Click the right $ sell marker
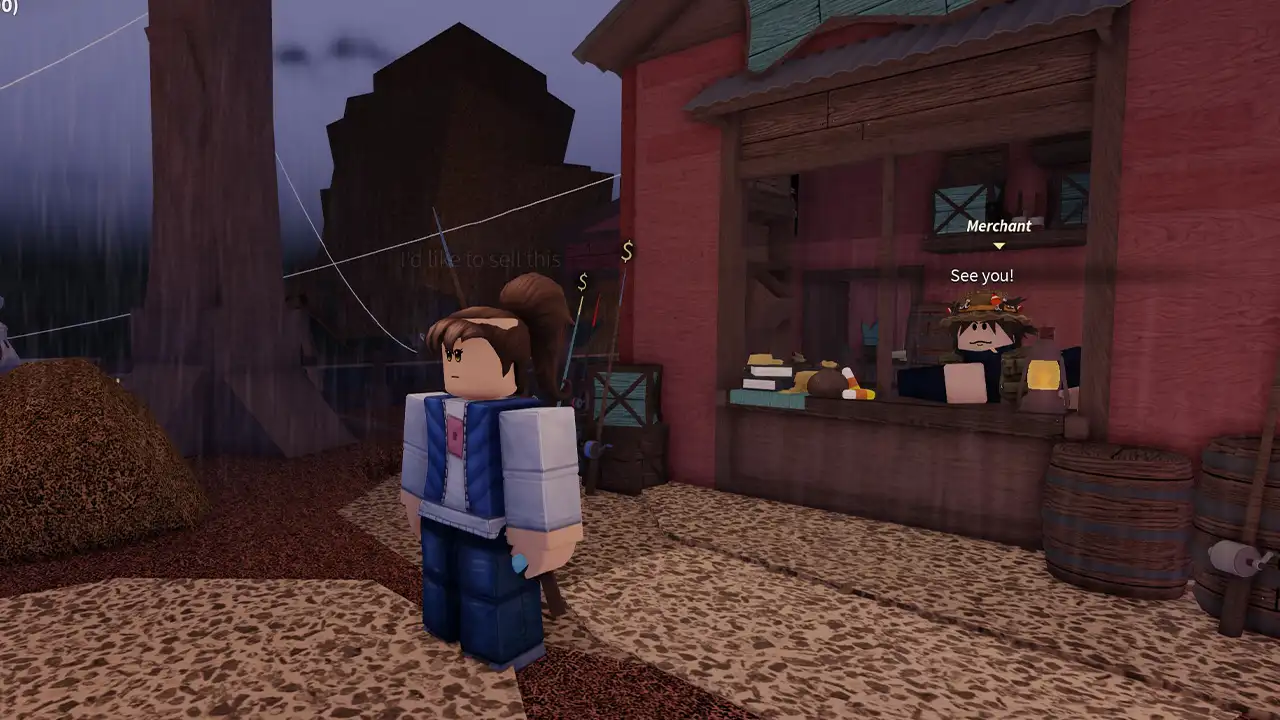The image size is (1280, 720). pos(626,252)
